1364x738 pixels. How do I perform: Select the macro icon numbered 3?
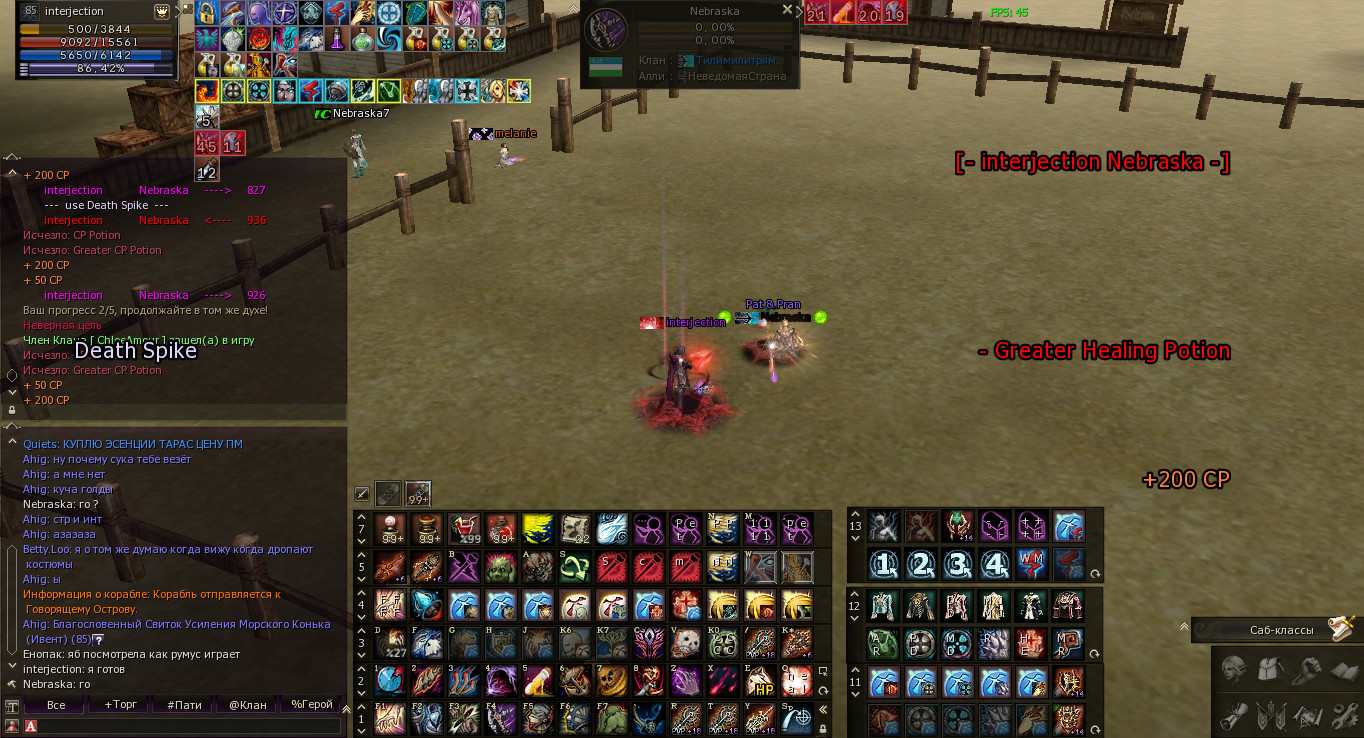click(957, 564)
